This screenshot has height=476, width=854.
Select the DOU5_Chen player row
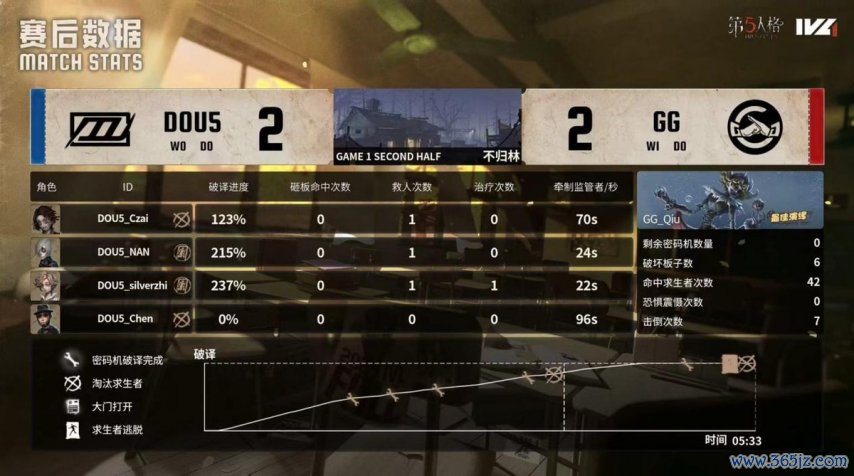[x=125, y=319]
